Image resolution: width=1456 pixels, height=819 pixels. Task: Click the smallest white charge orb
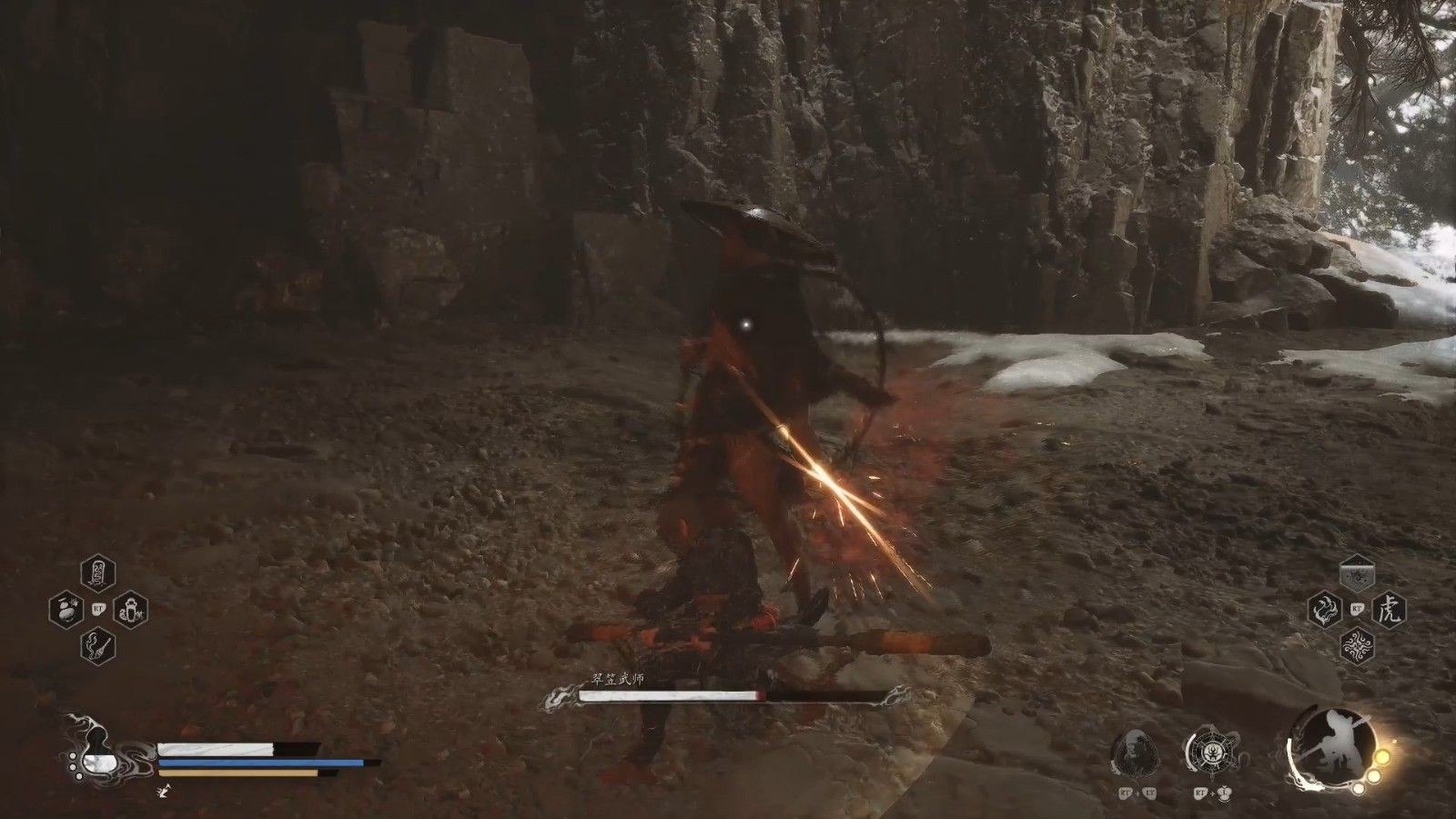tap(1358, 788)
